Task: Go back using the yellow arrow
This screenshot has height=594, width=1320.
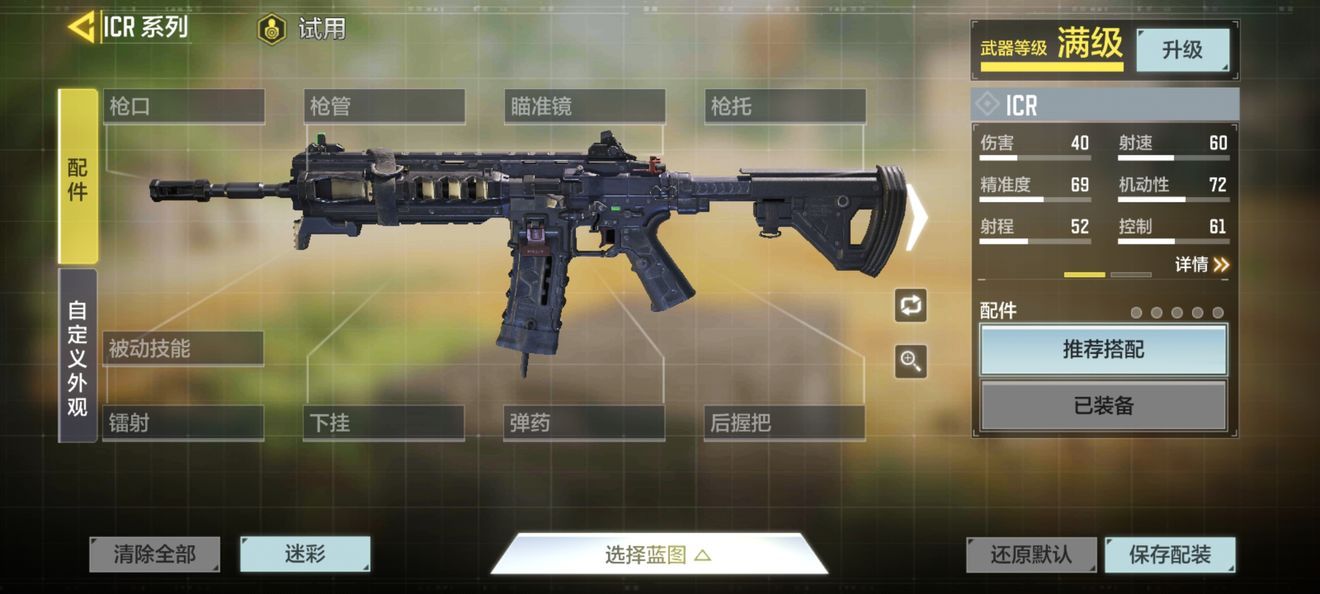Action: coord(82,27)
